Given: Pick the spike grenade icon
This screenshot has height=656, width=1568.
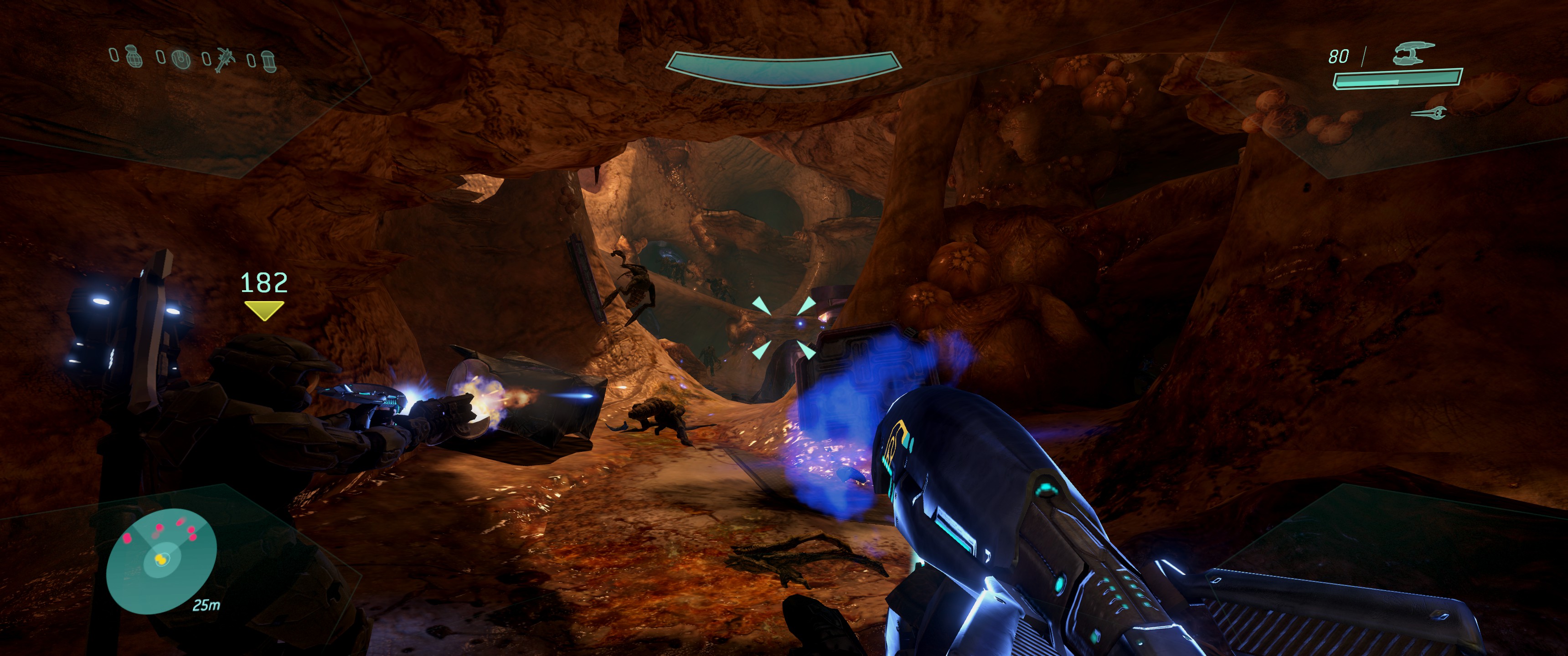Looking at the screenshot, I should point(224,60).
